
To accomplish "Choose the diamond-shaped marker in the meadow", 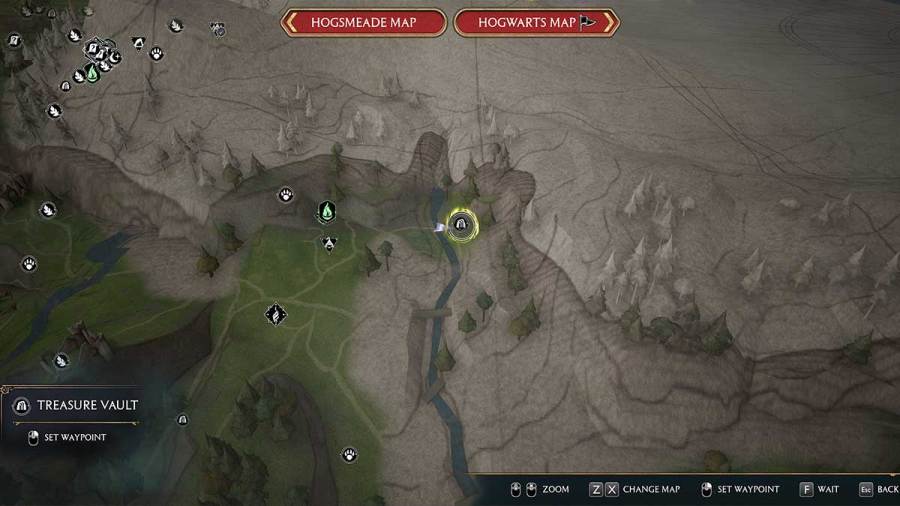I will pyautogui.click(x=274, y=315).
